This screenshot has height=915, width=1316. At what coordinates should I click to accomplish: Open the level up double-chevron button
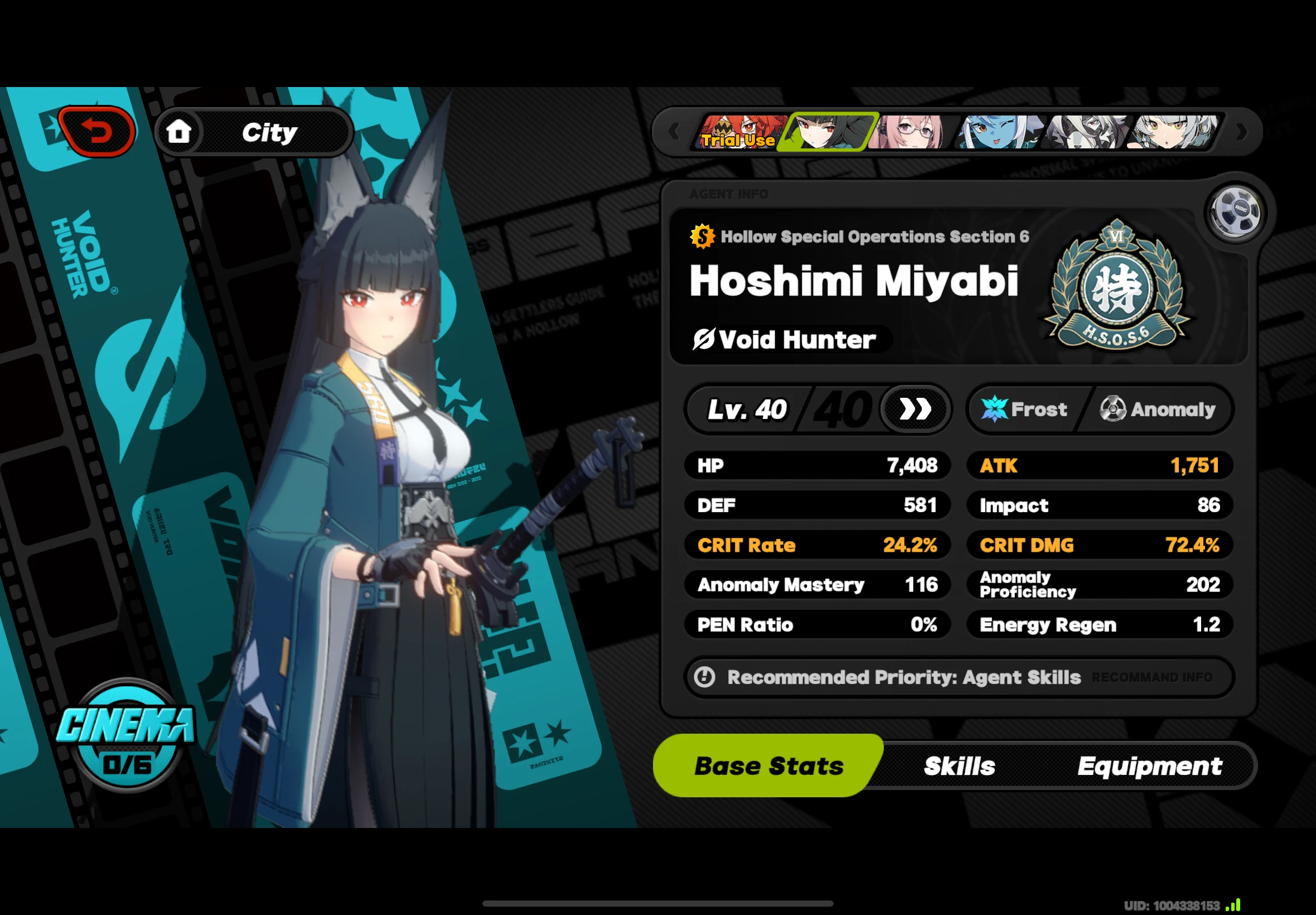click(x=915, y=408)
